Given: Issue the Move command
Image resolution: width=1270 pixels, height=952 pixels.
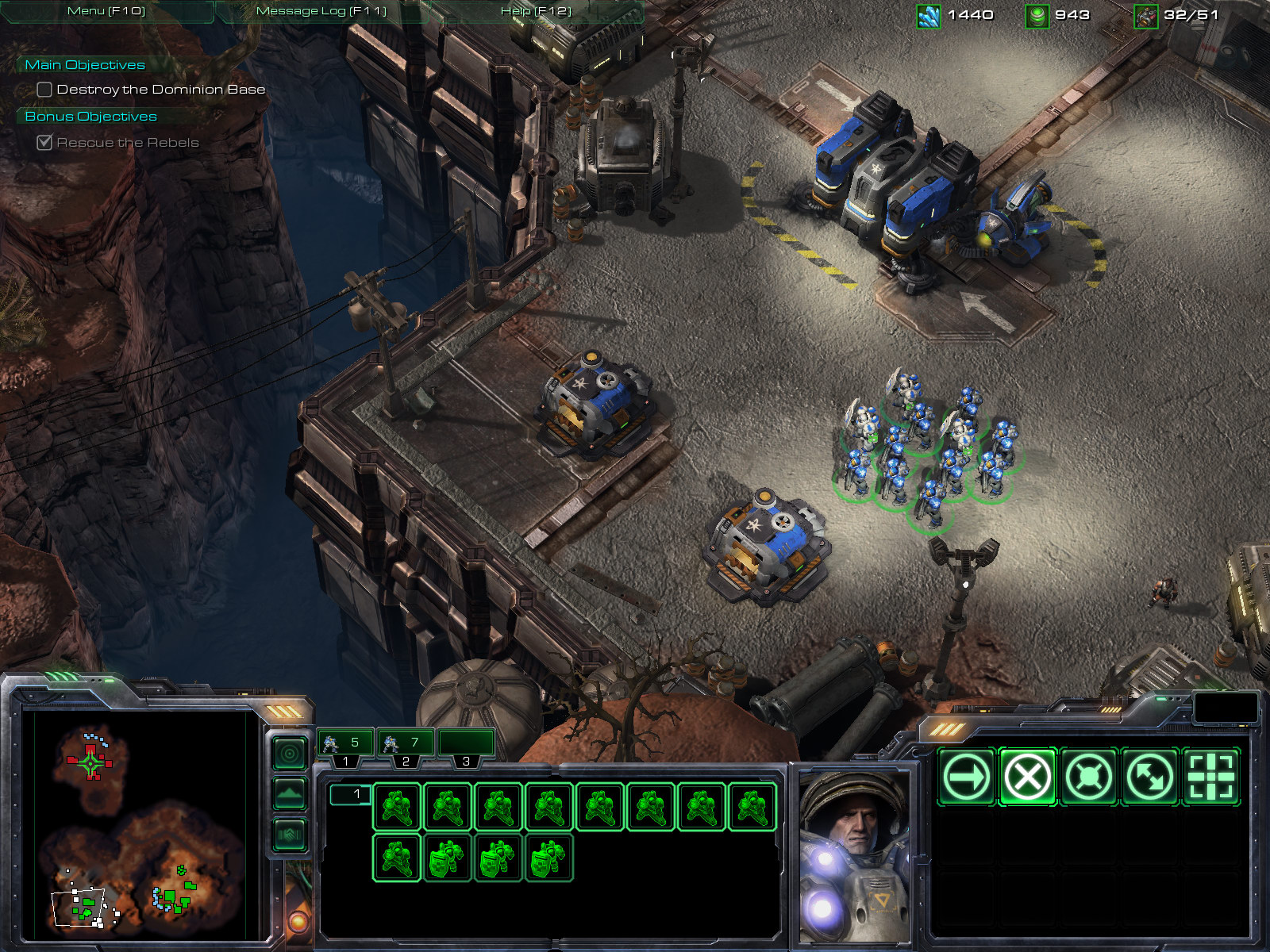Looking at the screenshot, I should pyautogui.click(x=966, y=777).
